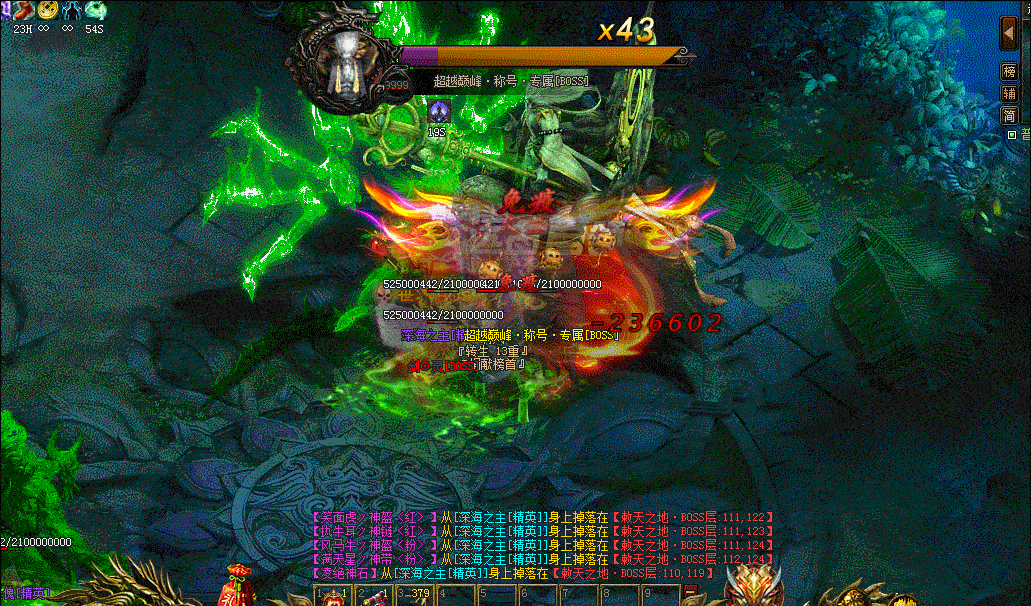Select the blue humanoid silhouette buff icon
The height and width of the screenshot is (606, 1031).
coord(72,10)
